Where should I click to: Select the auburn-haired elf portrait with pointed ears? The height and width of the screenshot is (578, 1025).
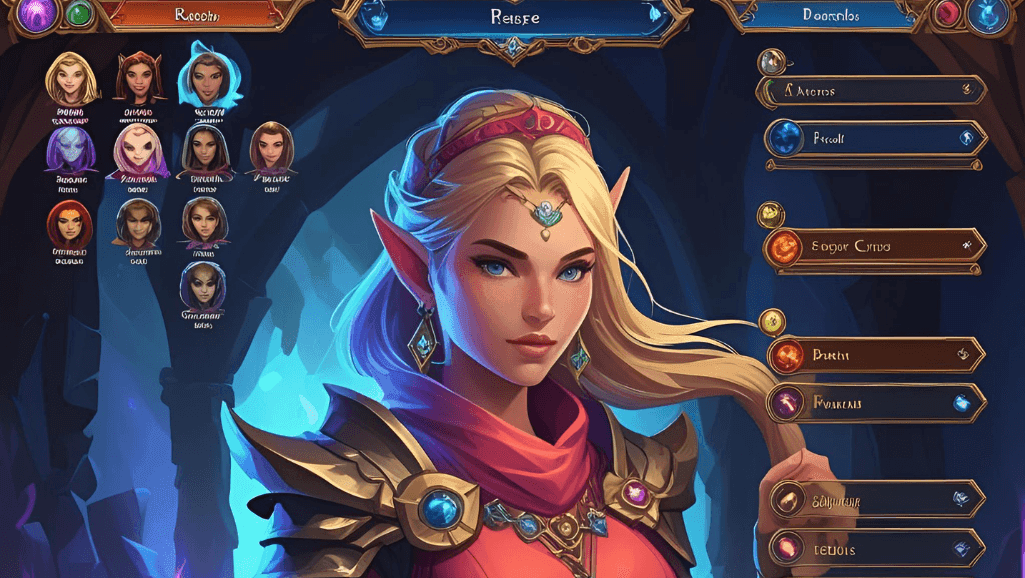(138, 78)
